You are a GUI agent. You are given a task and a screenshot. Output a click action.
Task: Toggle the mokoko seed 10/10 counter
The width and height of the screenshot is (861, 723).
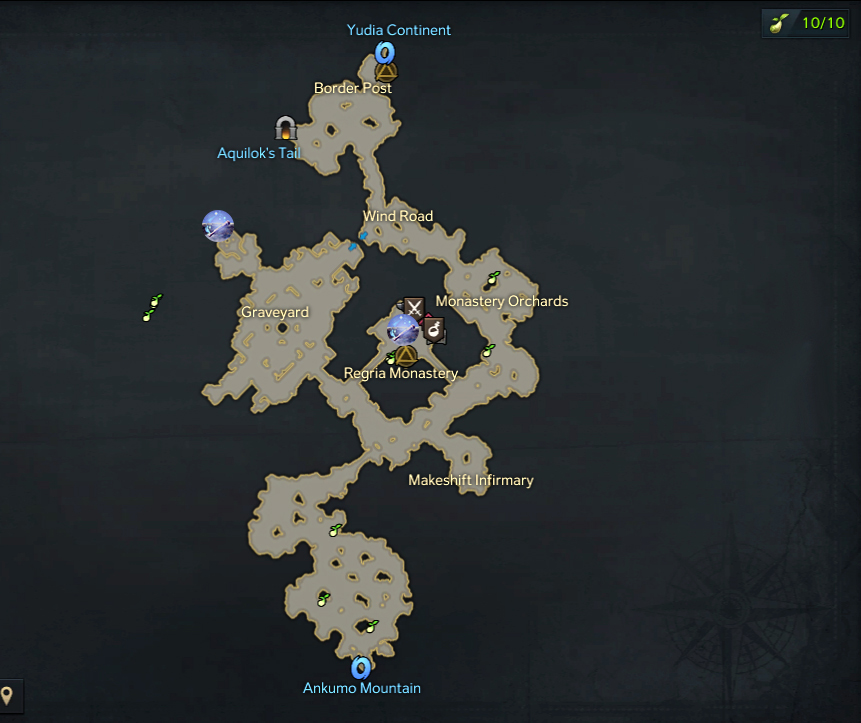click(x=807, y=23)
